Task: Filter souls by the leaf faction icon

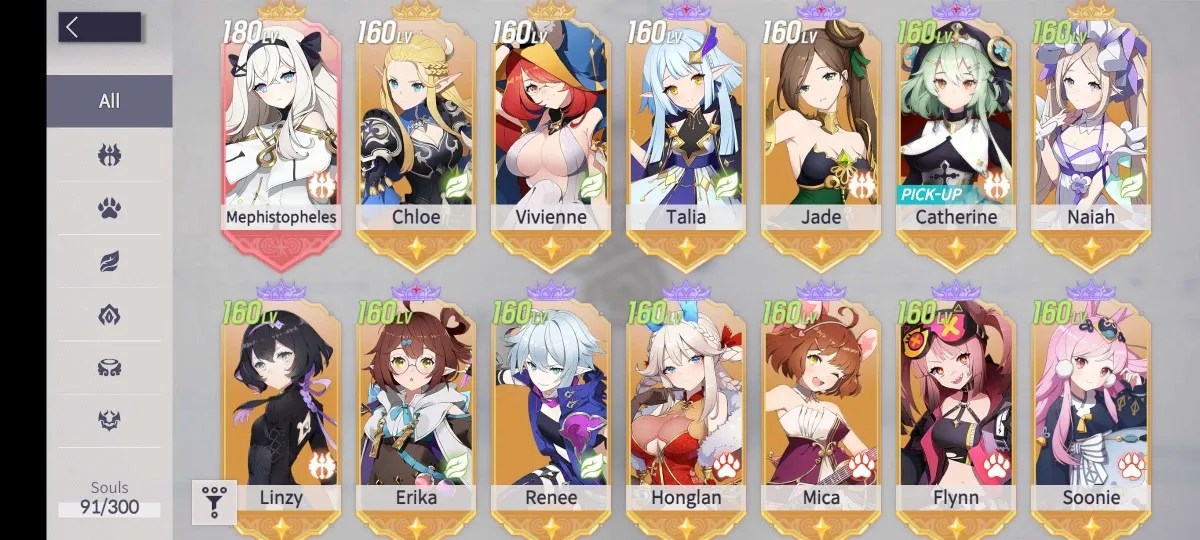Action: click(x=109, y=262)
